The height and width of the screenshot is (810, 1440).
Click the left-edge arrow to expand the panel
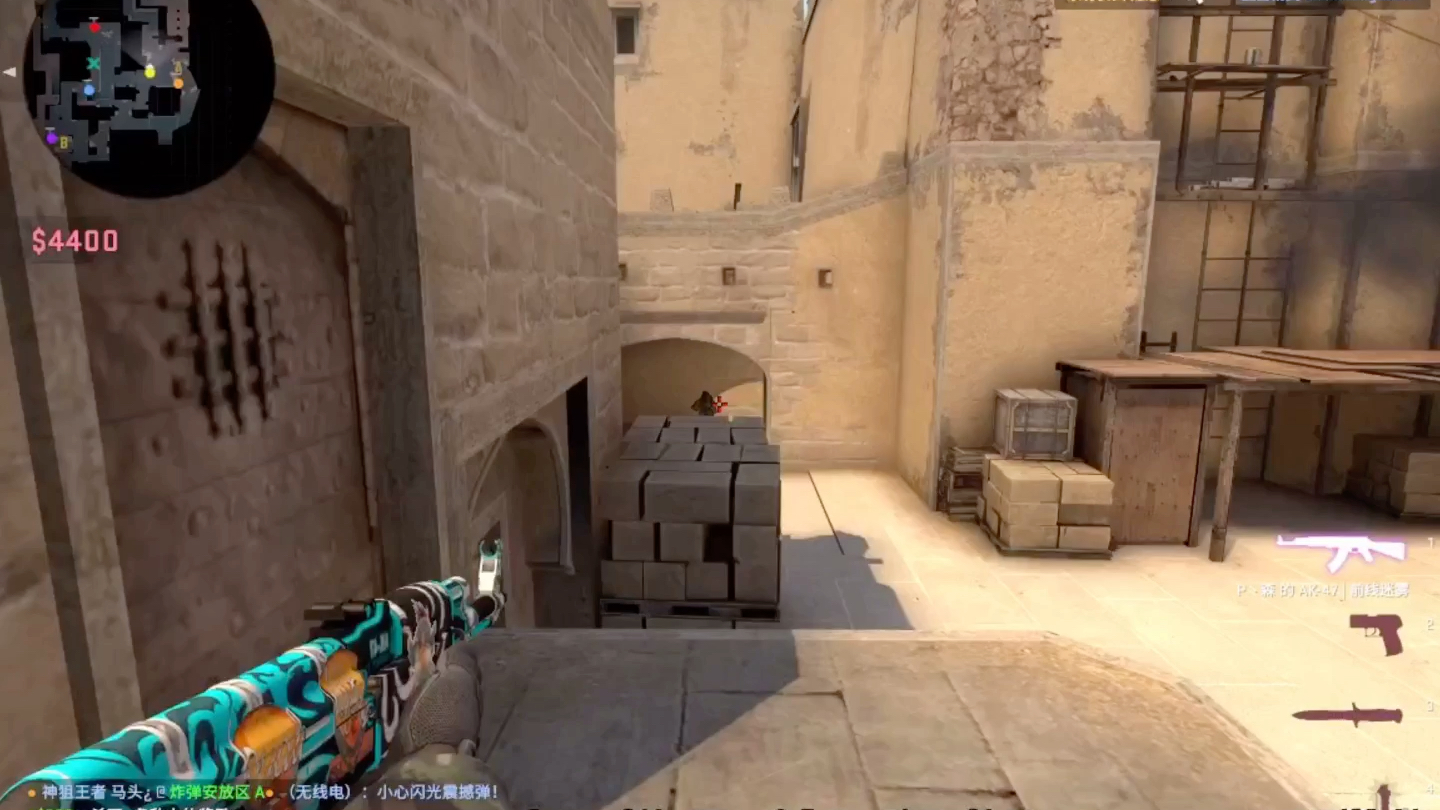pyautogui.click(x=8, y=72)
